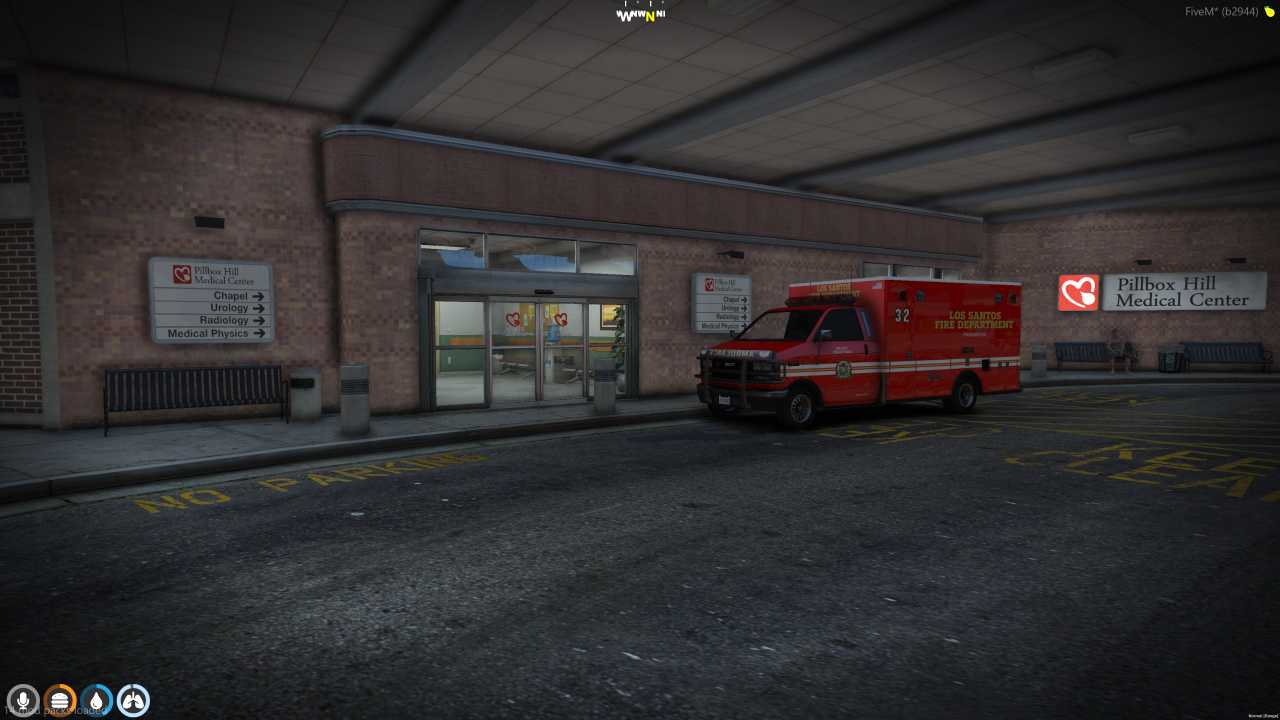Click the Pillbox Hill Medical Center sign text
Image resolution: width=1280 pixels, height=720 pixels.
point(1182,293)
